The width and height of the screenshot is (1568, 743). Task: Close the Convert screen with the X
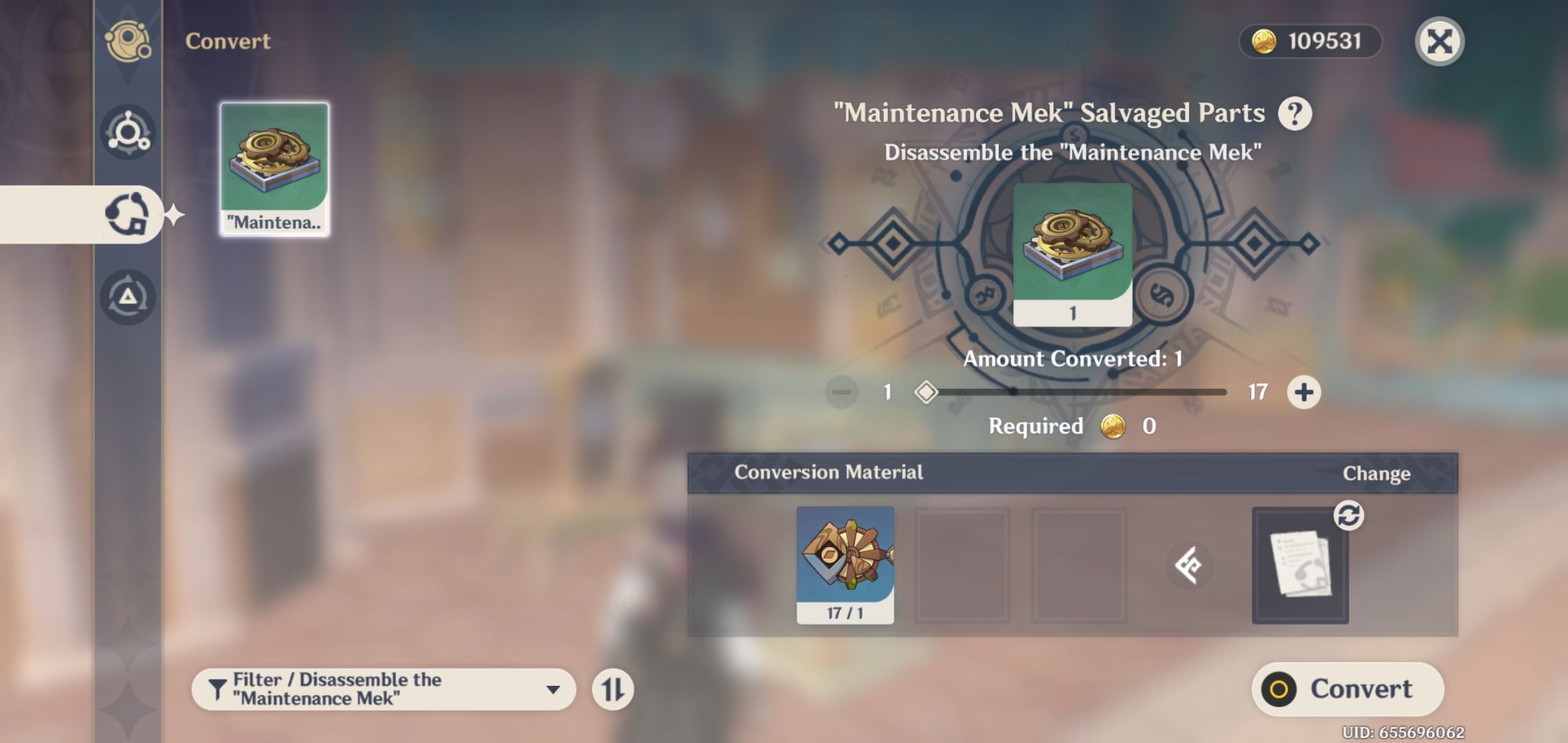[1439, 41]
